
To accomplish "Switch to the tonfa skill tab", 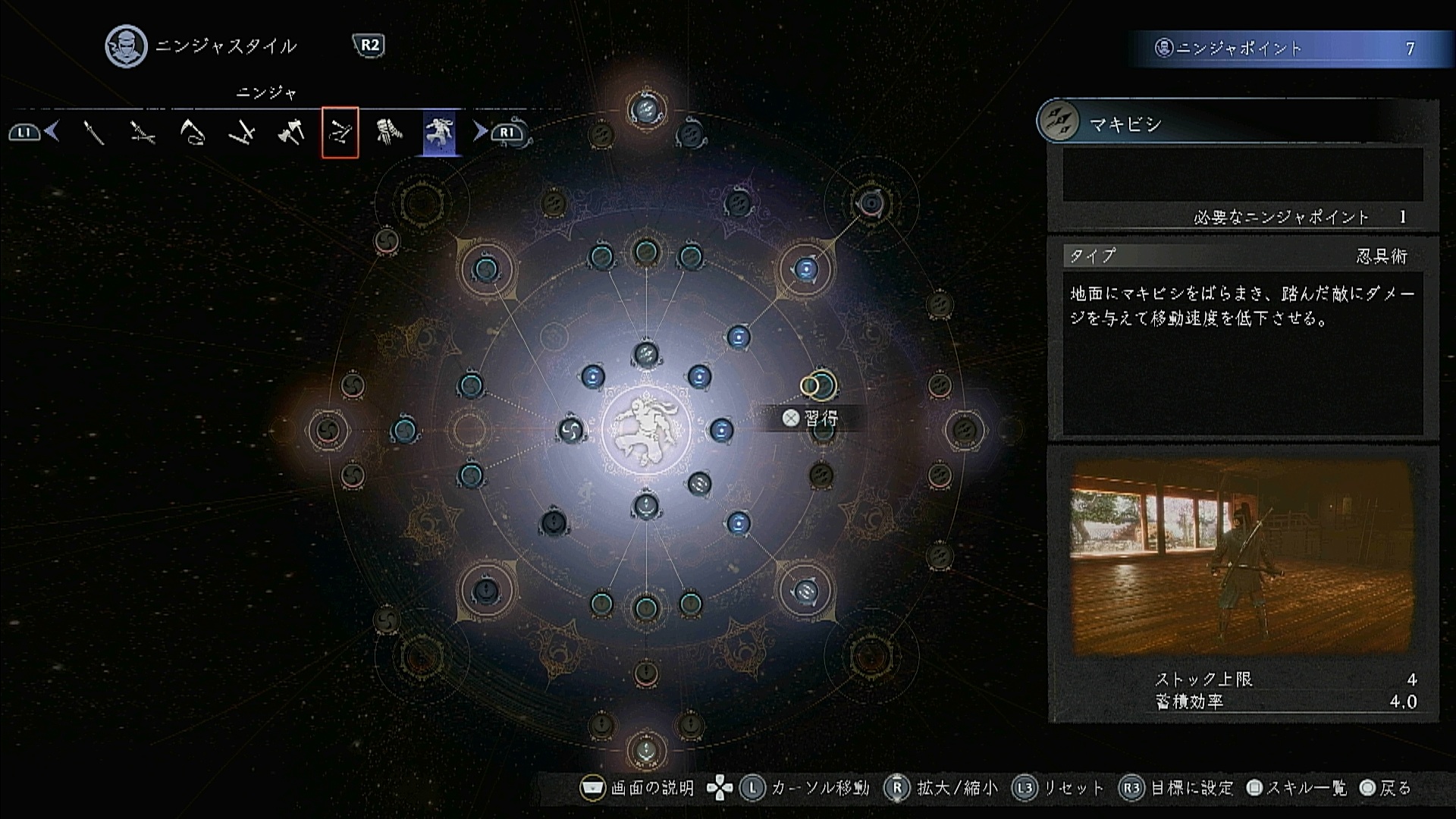I will pos(242,133).
